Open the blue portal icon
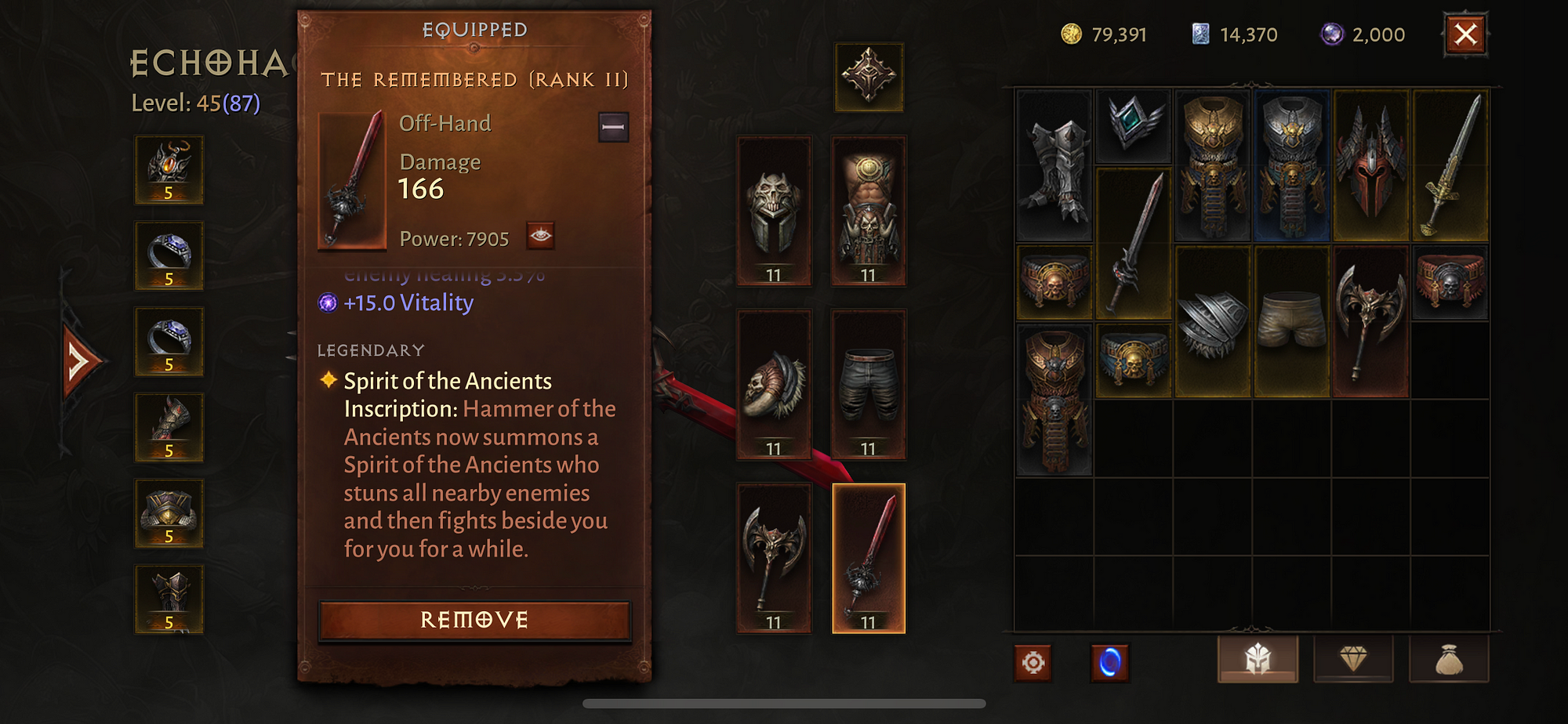The width and height of the screenshot is (1568, 724). click(1109, 663)
